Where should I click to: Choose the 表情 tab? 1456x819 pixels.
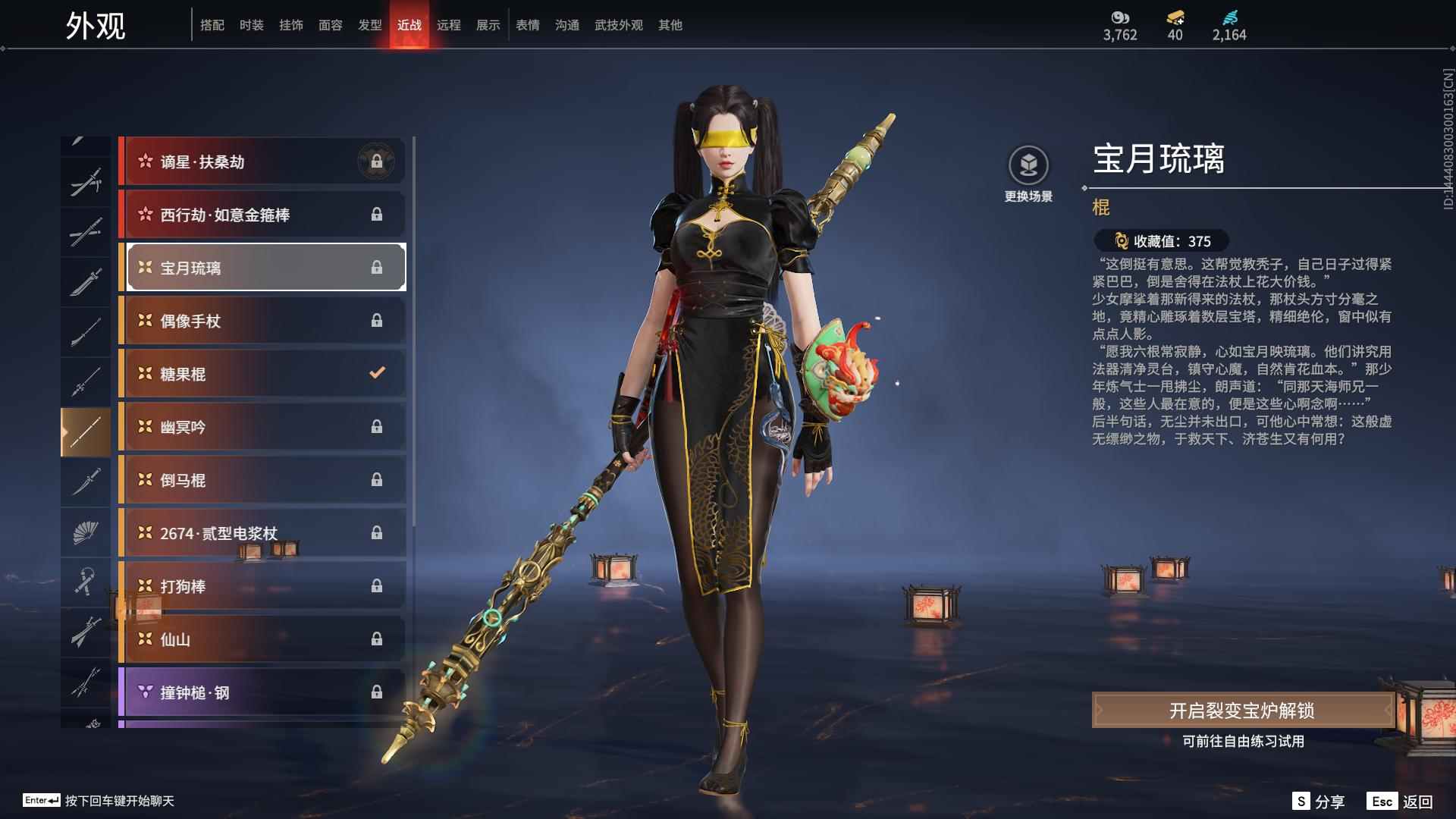click(527, 25)
